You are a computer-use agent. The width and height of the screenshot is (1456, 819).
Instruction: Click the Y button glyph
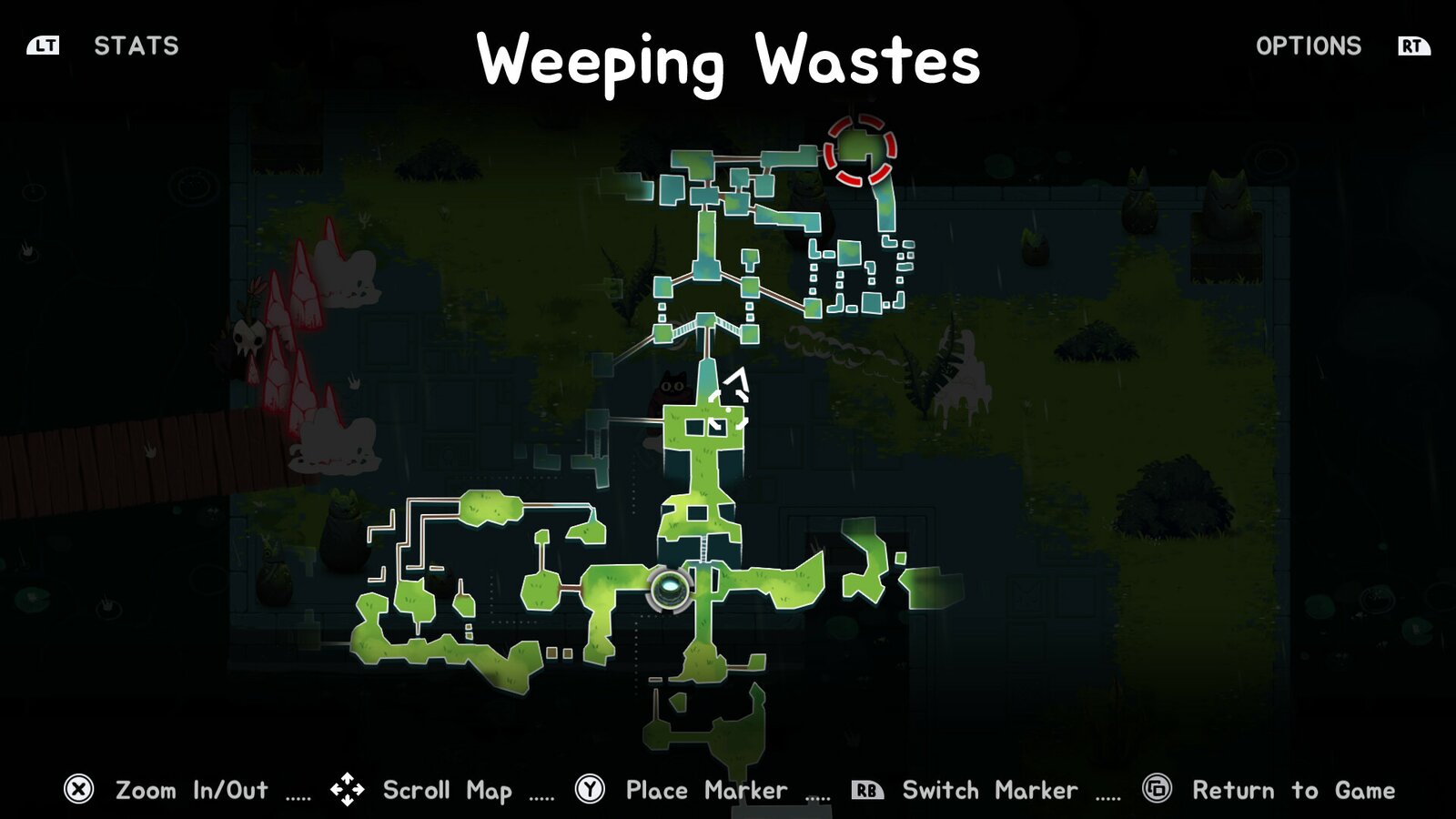point(589,789)
